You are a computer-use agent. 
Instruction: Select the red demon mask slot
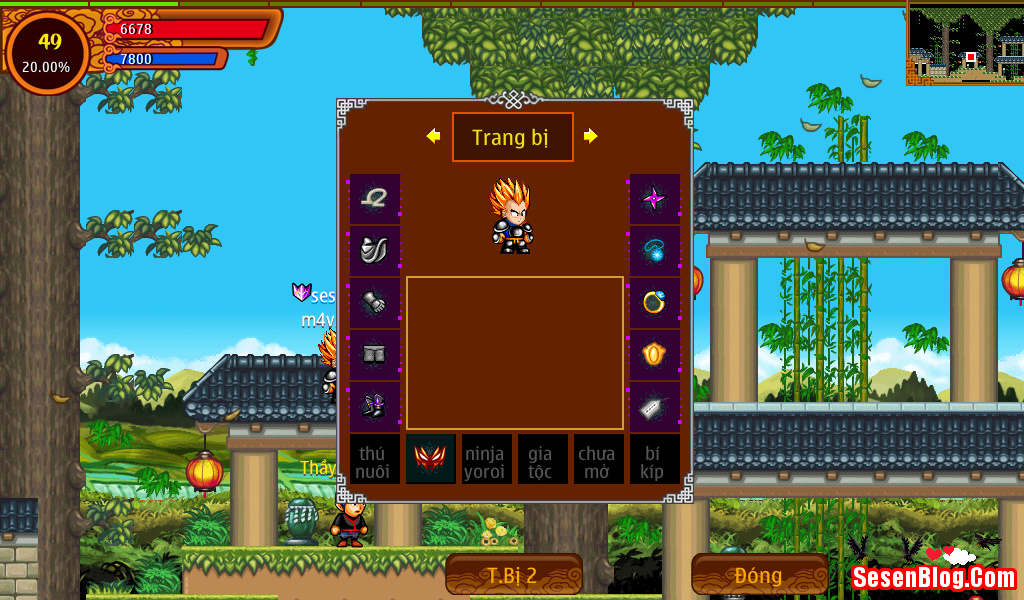pos(431,459)
